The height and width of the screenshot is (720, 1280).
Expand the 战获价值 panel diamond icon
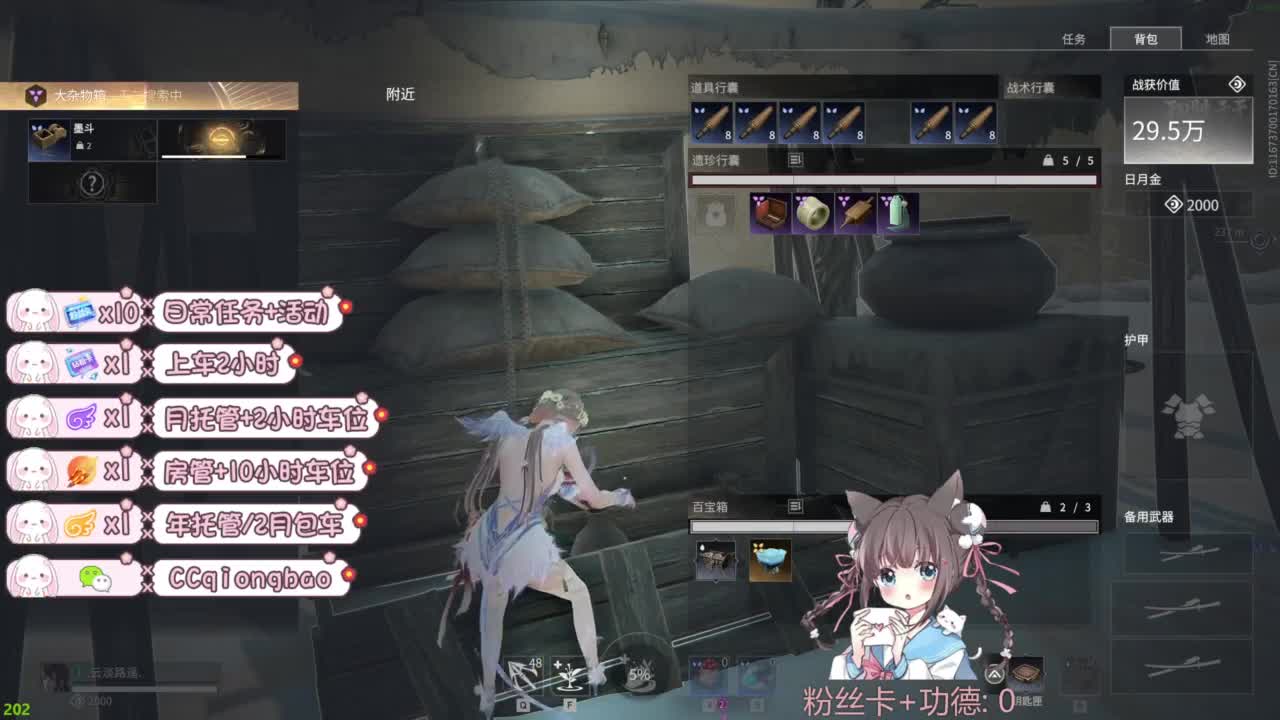[1237, 85]
